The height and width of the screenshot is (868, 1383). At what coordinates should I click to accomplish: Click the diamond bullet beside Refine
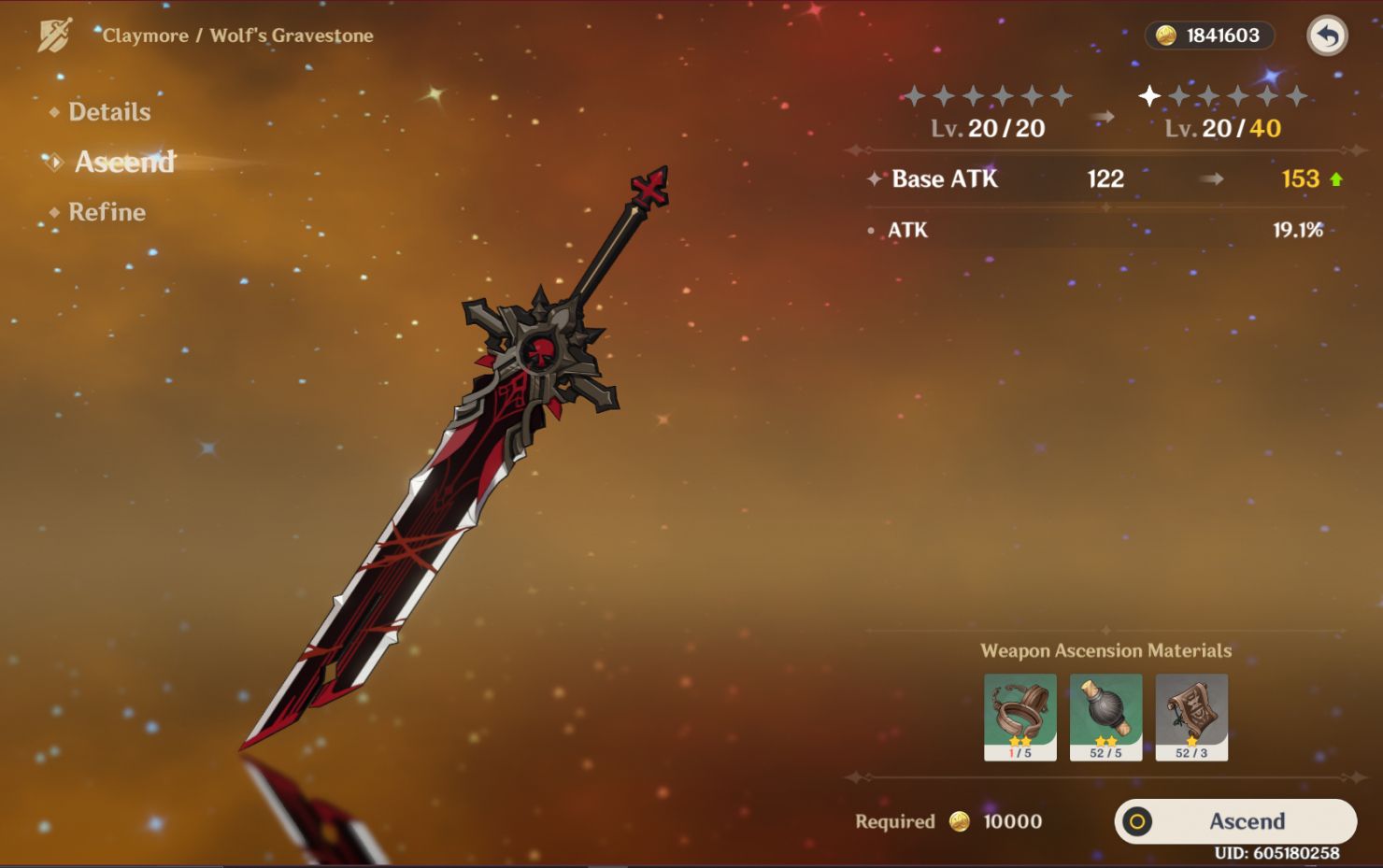pos(53,213)
